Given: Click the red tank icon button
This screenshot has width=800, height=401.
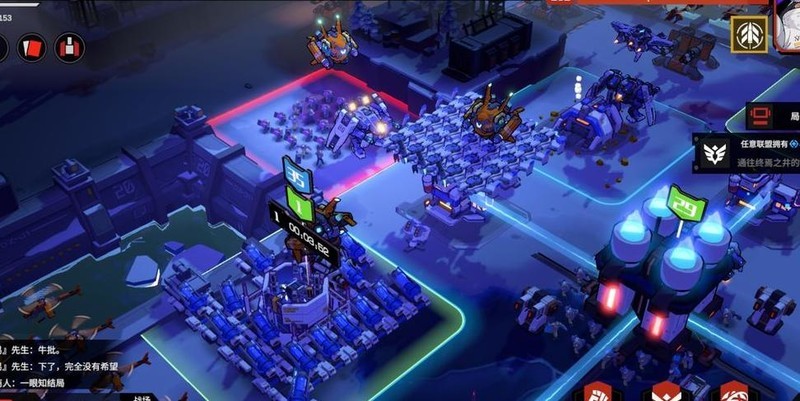Looking at the screenshot, I should [x=69, y=47].
